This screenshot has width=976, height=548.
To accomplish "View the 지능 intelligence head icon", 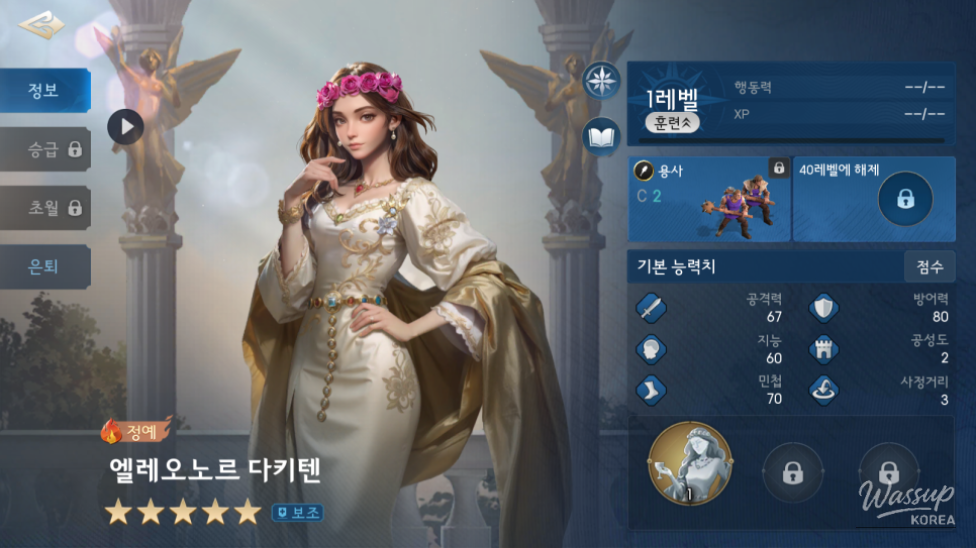I will (x=651, y=349).
